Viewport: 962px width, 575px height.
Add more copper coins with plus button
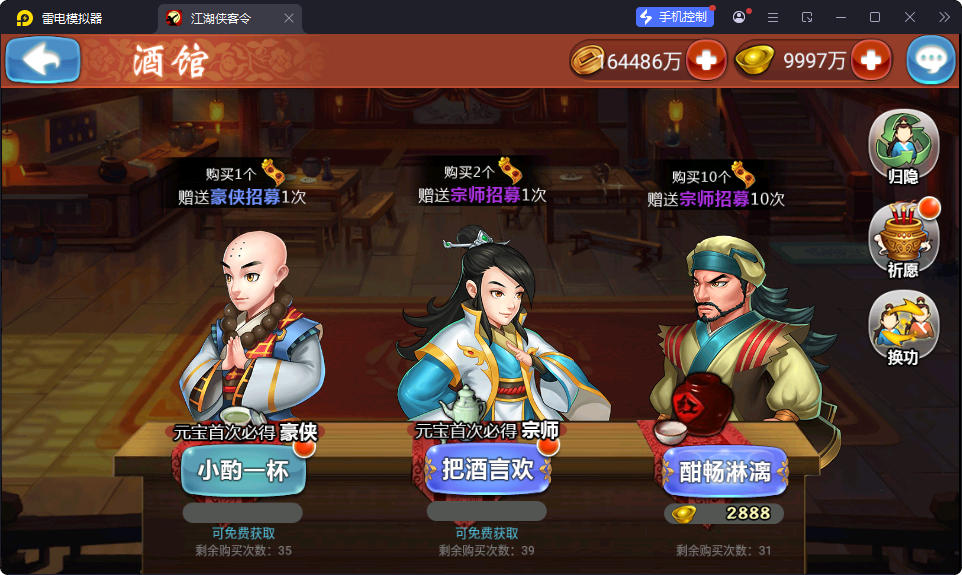click(706, 61)
